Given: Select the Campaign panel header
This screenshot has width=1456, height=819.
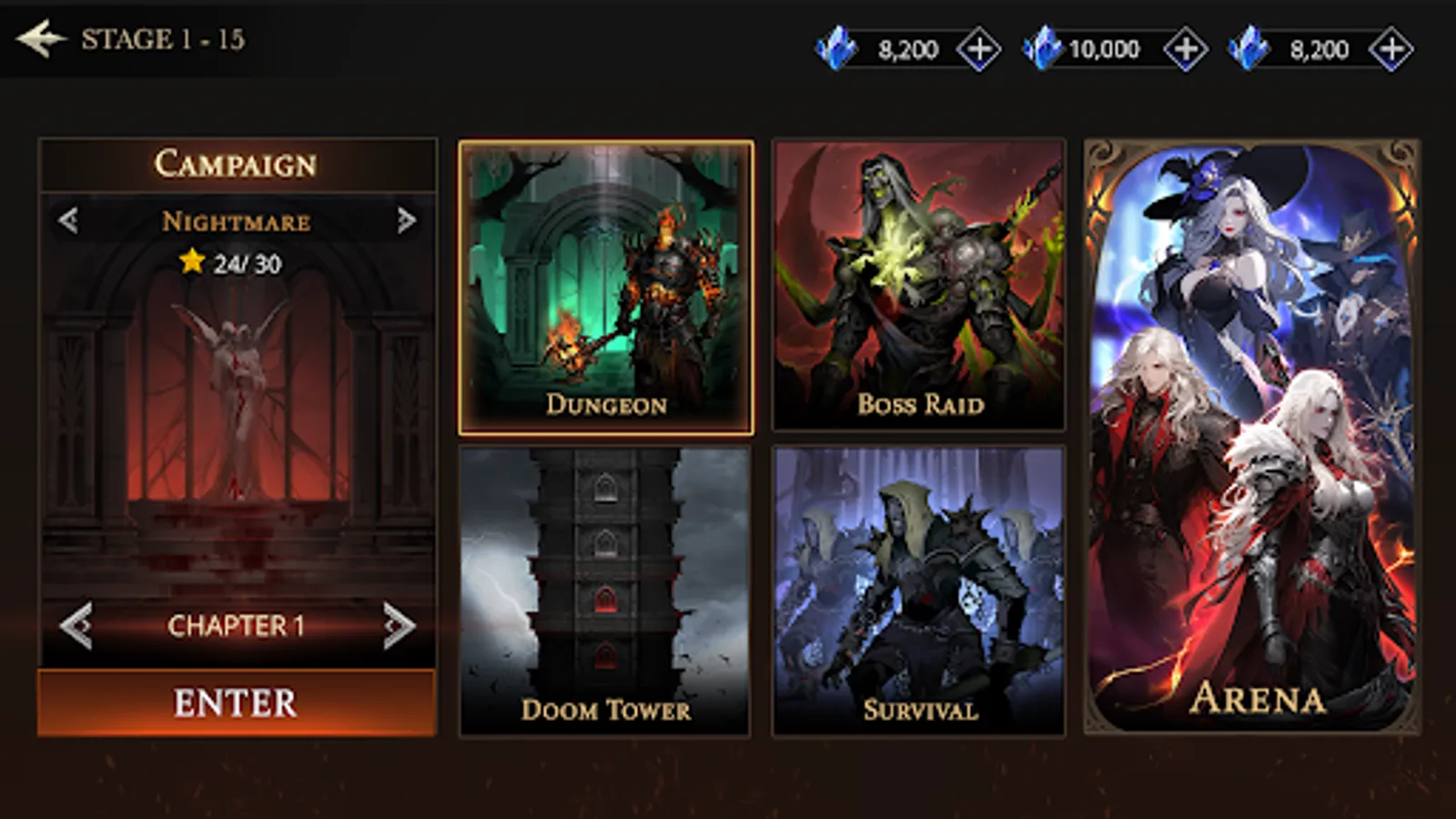Looking at the screenshot, I should click(235, 164).
